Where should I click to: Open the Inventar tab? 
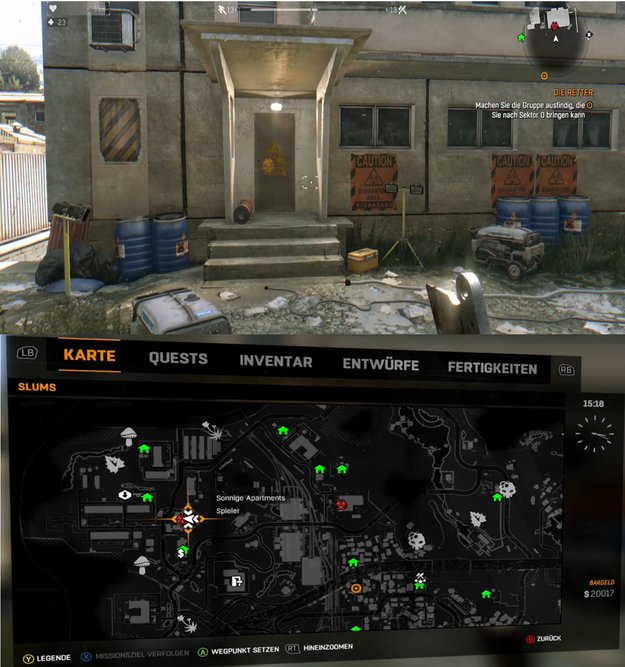pyautogui.click(x=275, y=361)
